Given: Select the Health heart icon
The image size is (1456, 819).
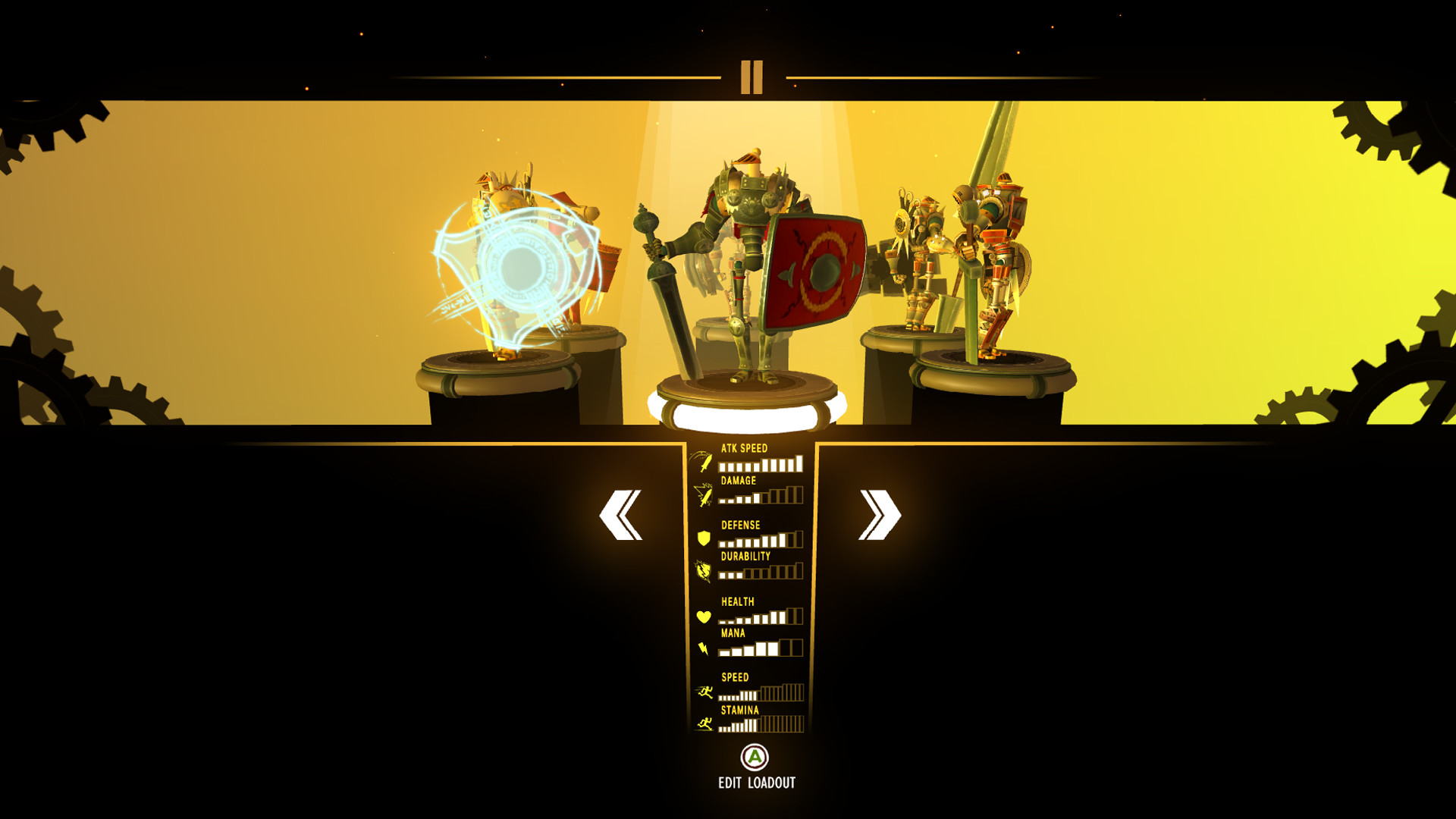Looking at the screenshot, I should tap(704, 616).
